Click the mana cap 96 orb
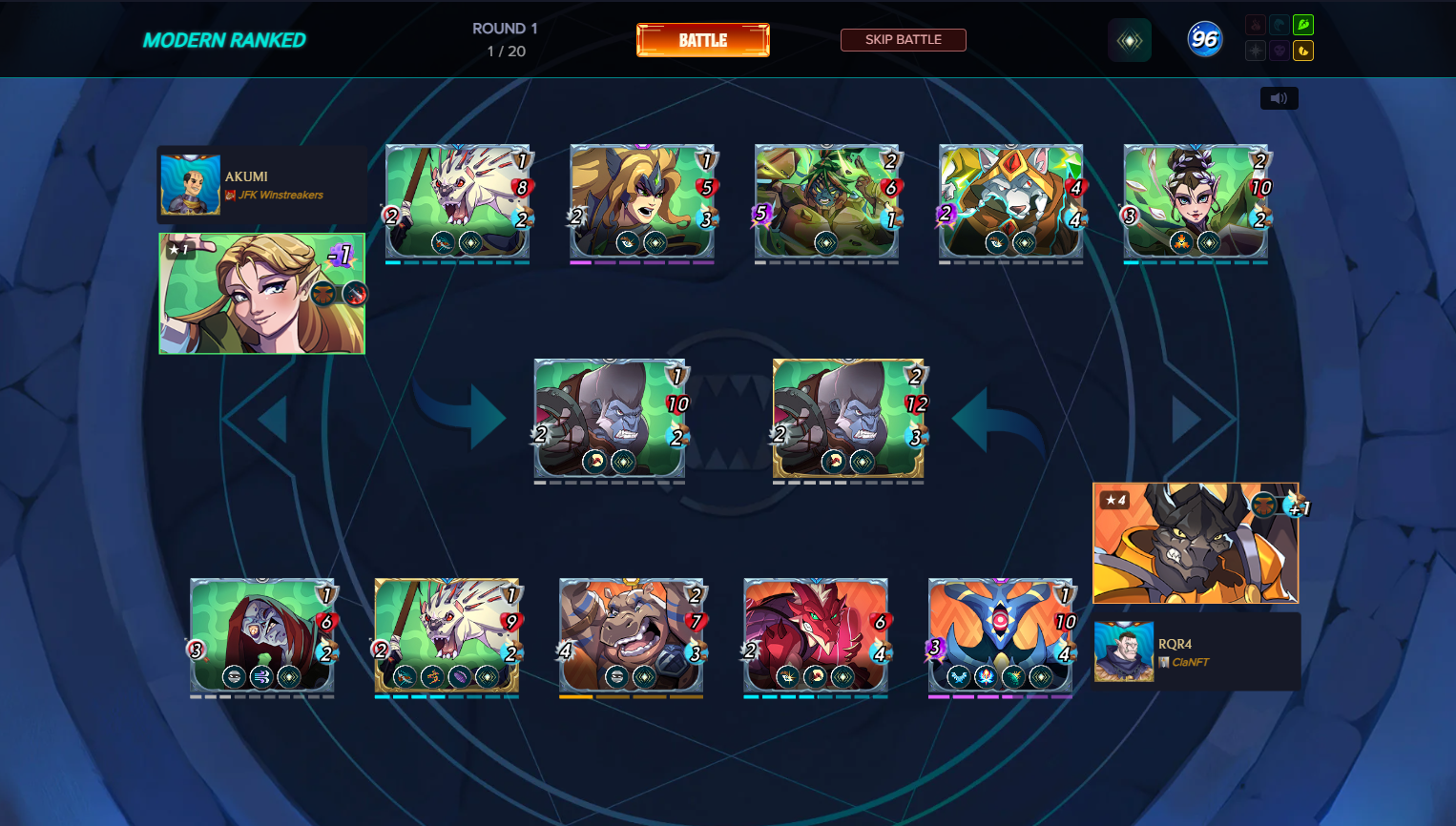Image resolution: width=1456 pixels, height=826 pixels. [x=1204, y=39]
